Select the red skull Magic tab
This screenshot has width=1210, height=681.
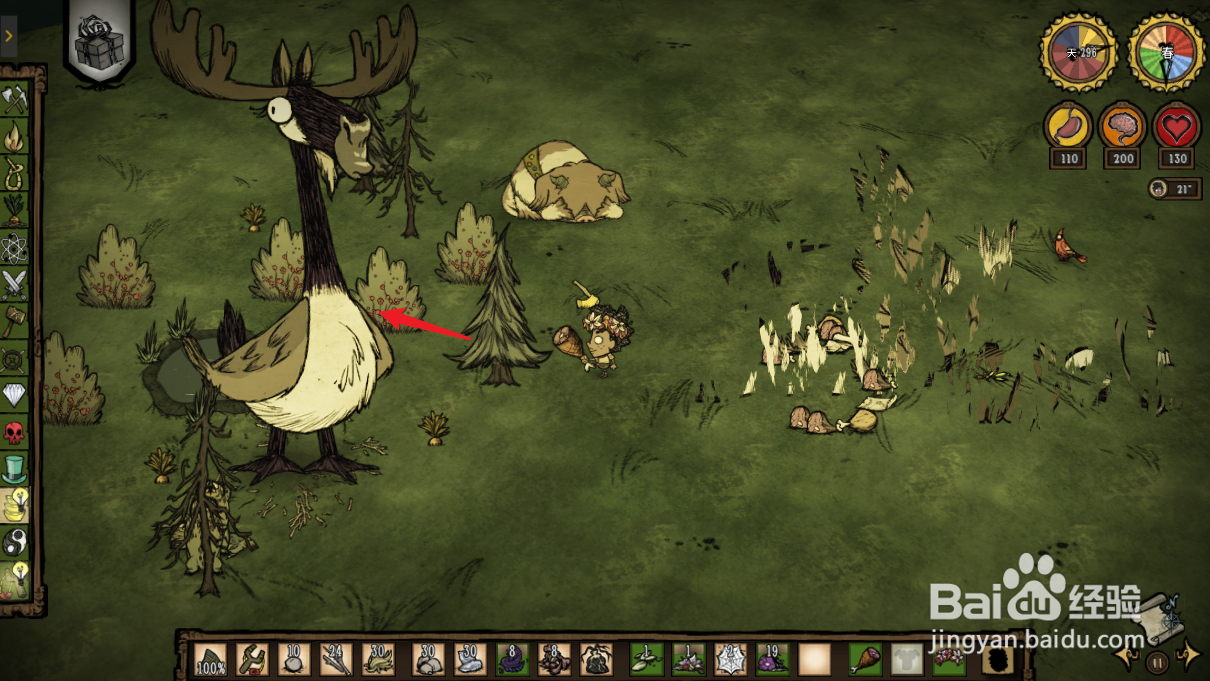[x=15, y=432]
